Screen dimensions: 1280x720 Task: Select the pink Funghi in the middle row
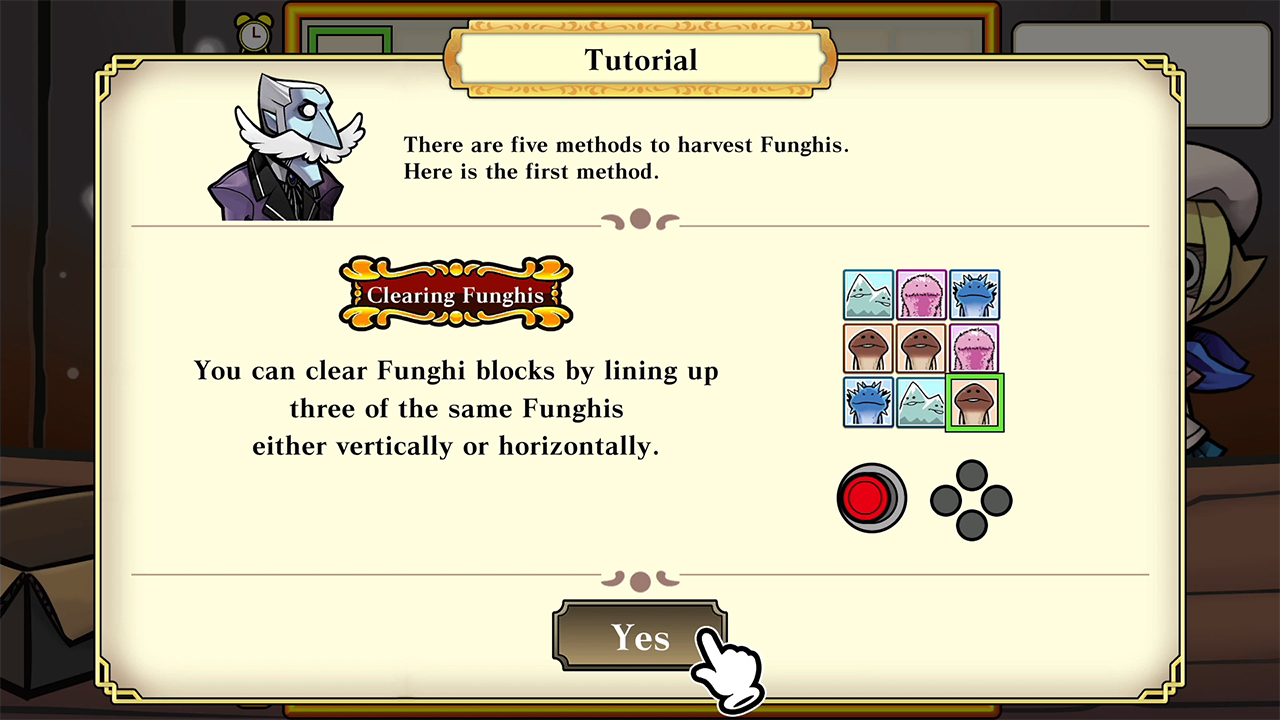975,348
